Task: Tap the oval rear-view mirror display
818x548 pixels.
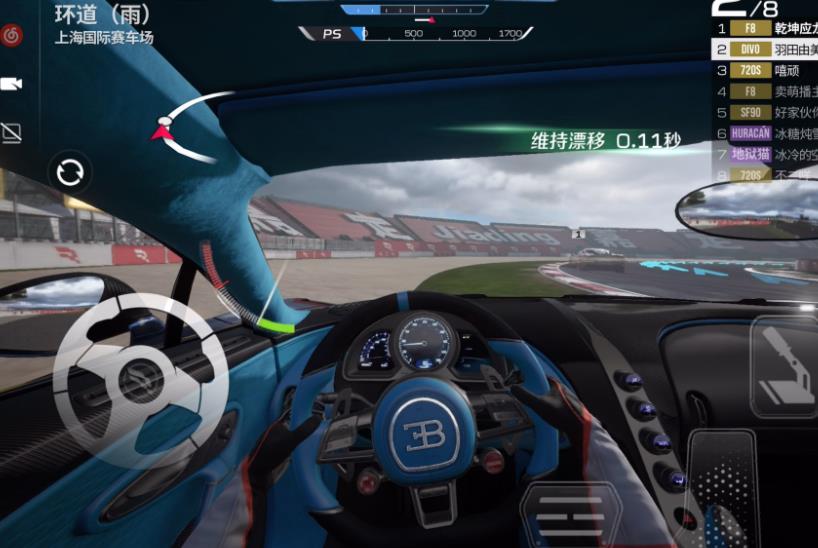Action: coord(746,208)
